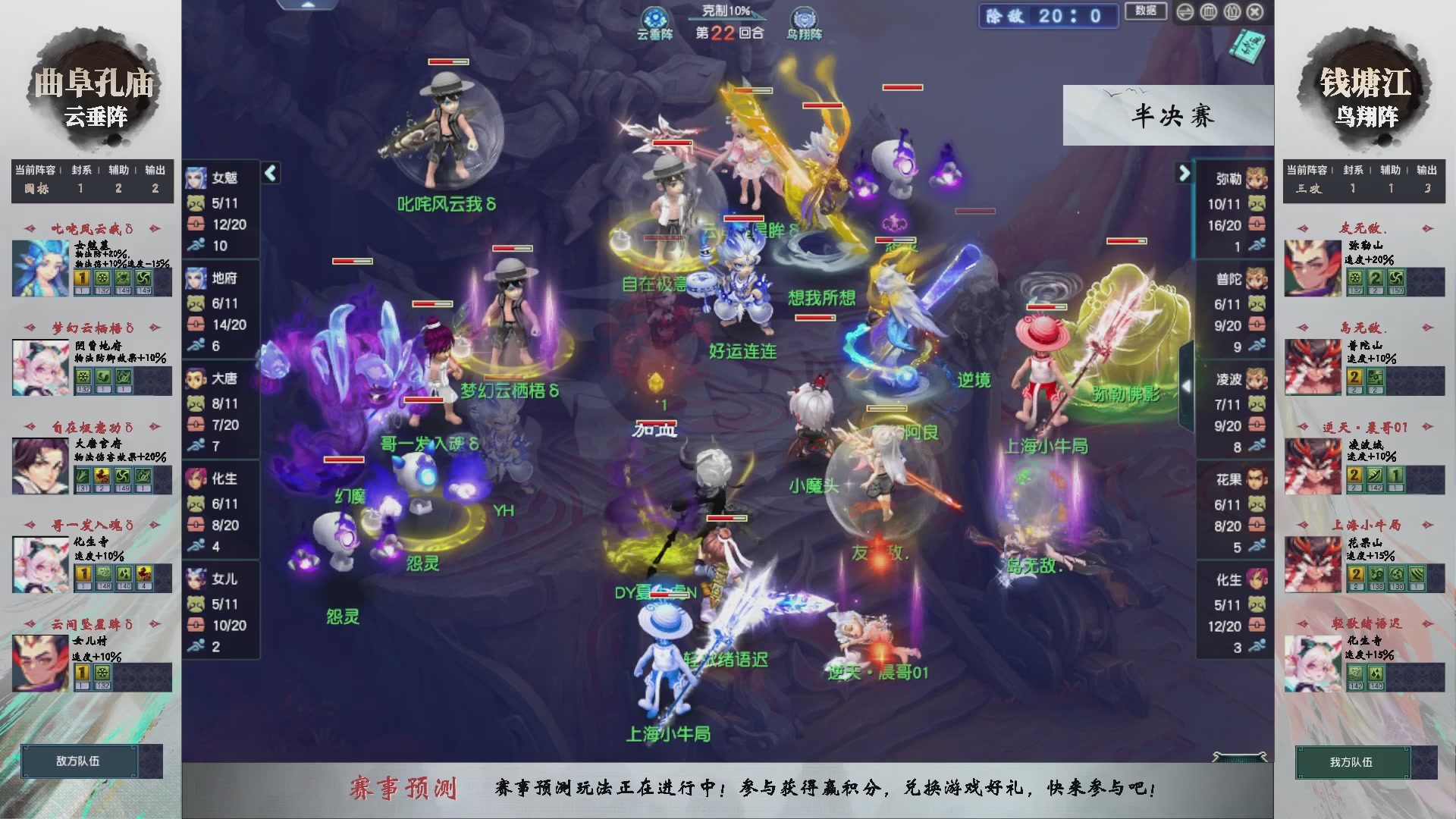Select the 输出 column in the 当前阵容 header

tap(153, 171)
